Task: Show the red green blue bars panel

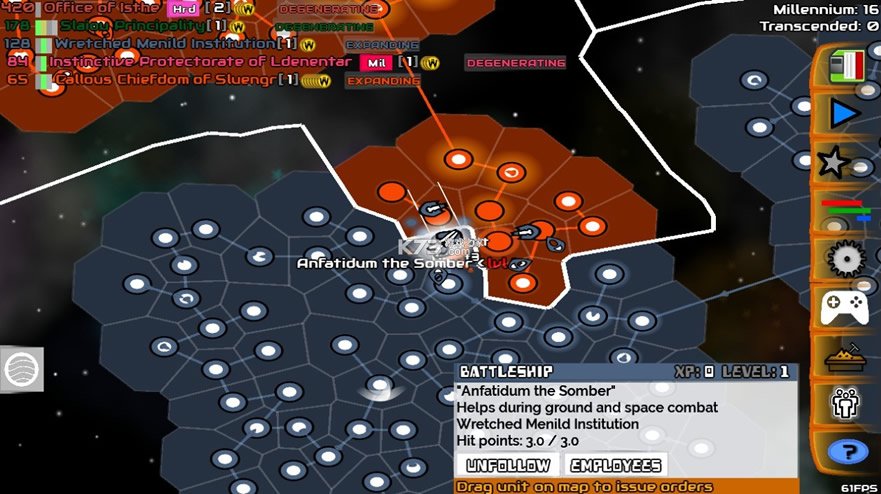Action: point(846,209)
